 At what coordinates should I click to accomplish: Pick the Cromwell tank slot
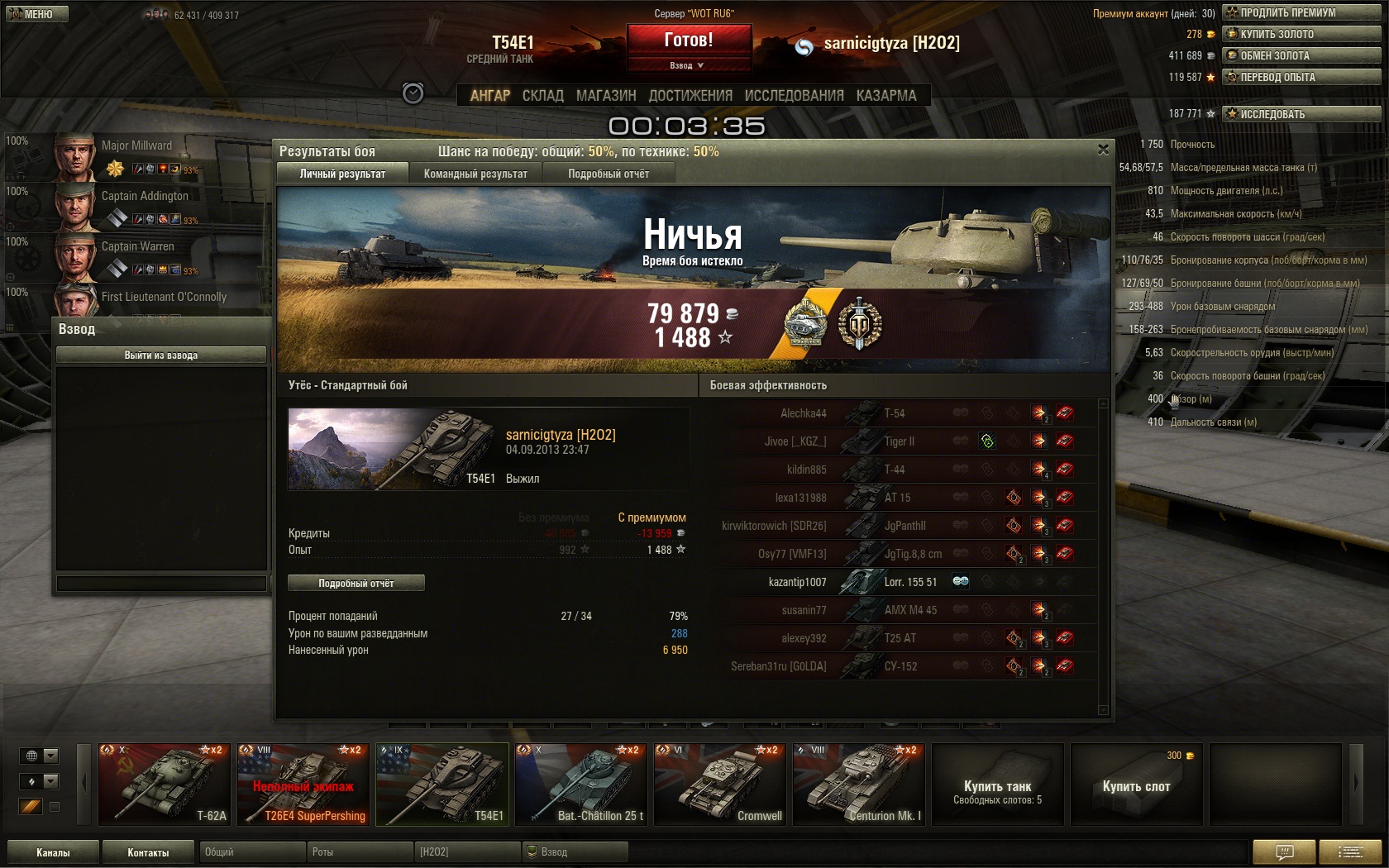point(720,785)
